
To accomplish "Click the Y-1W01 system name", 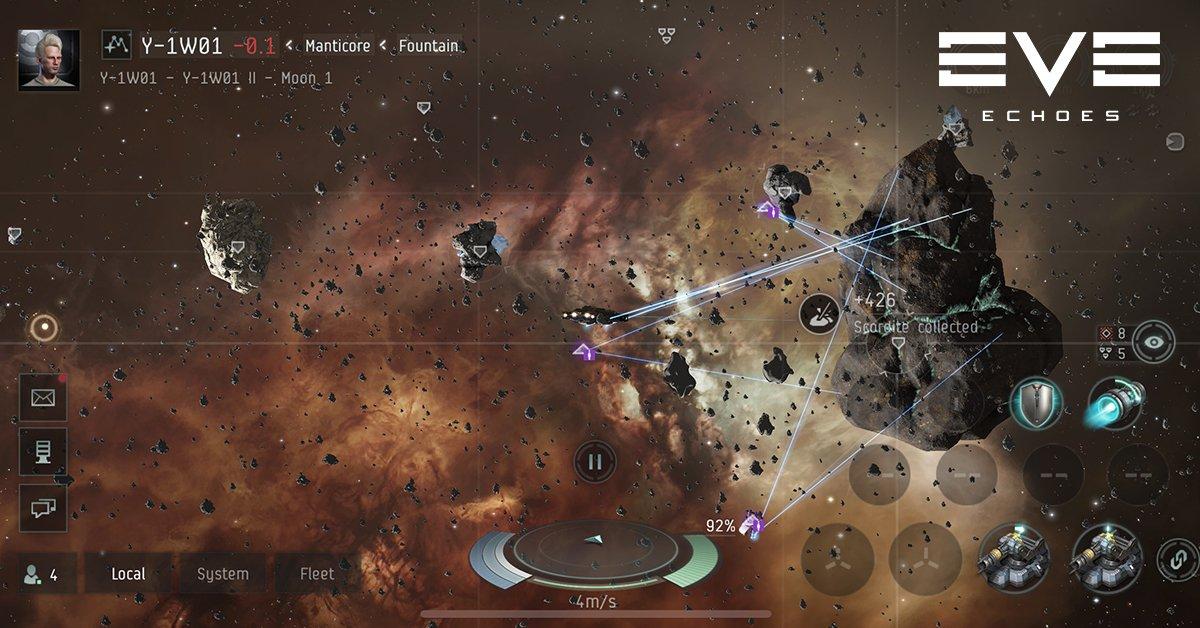I will (x=181, y=45).
